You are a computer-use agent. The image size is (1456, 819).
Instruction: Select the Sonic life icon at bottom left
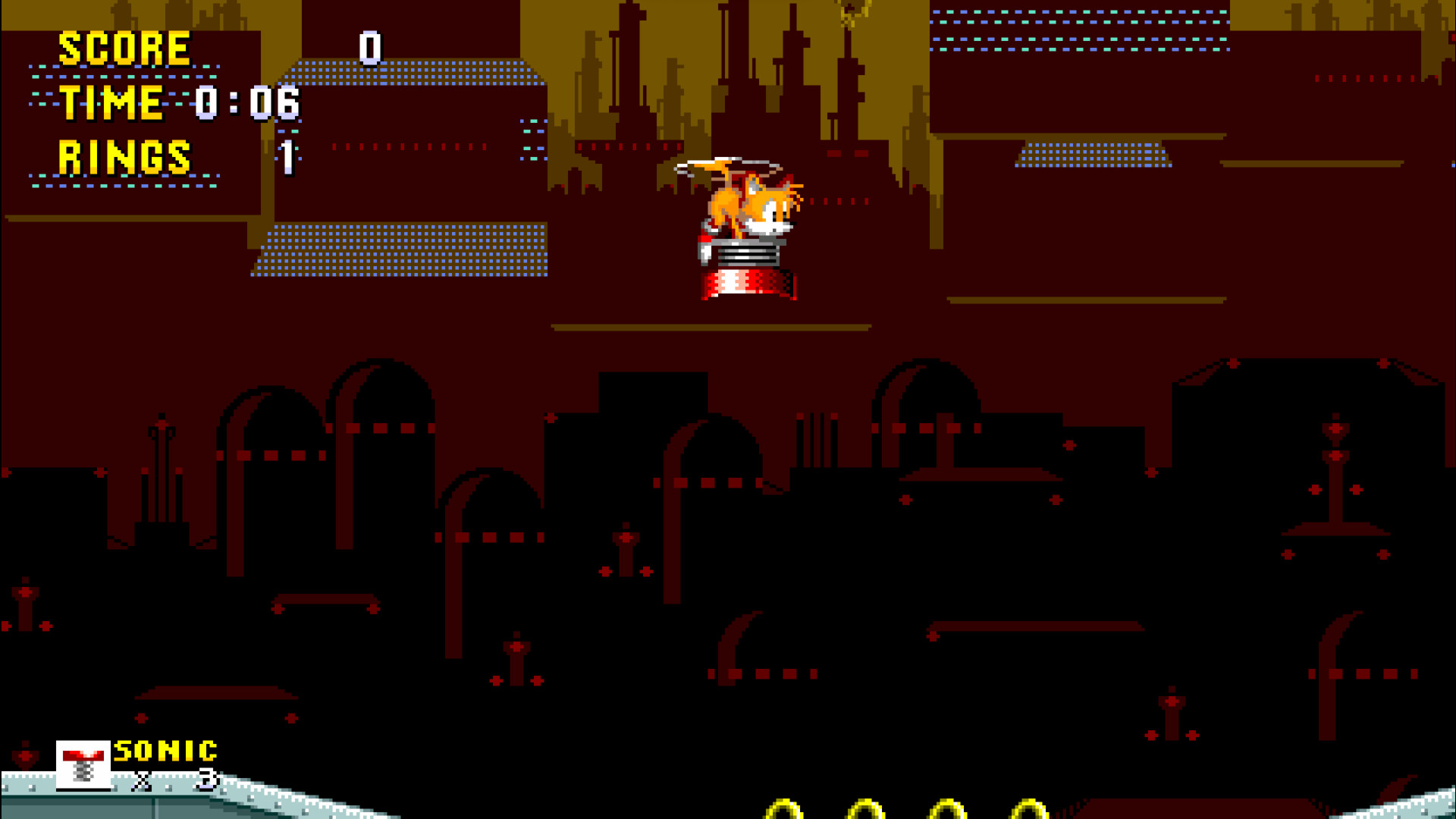(83, 766)
